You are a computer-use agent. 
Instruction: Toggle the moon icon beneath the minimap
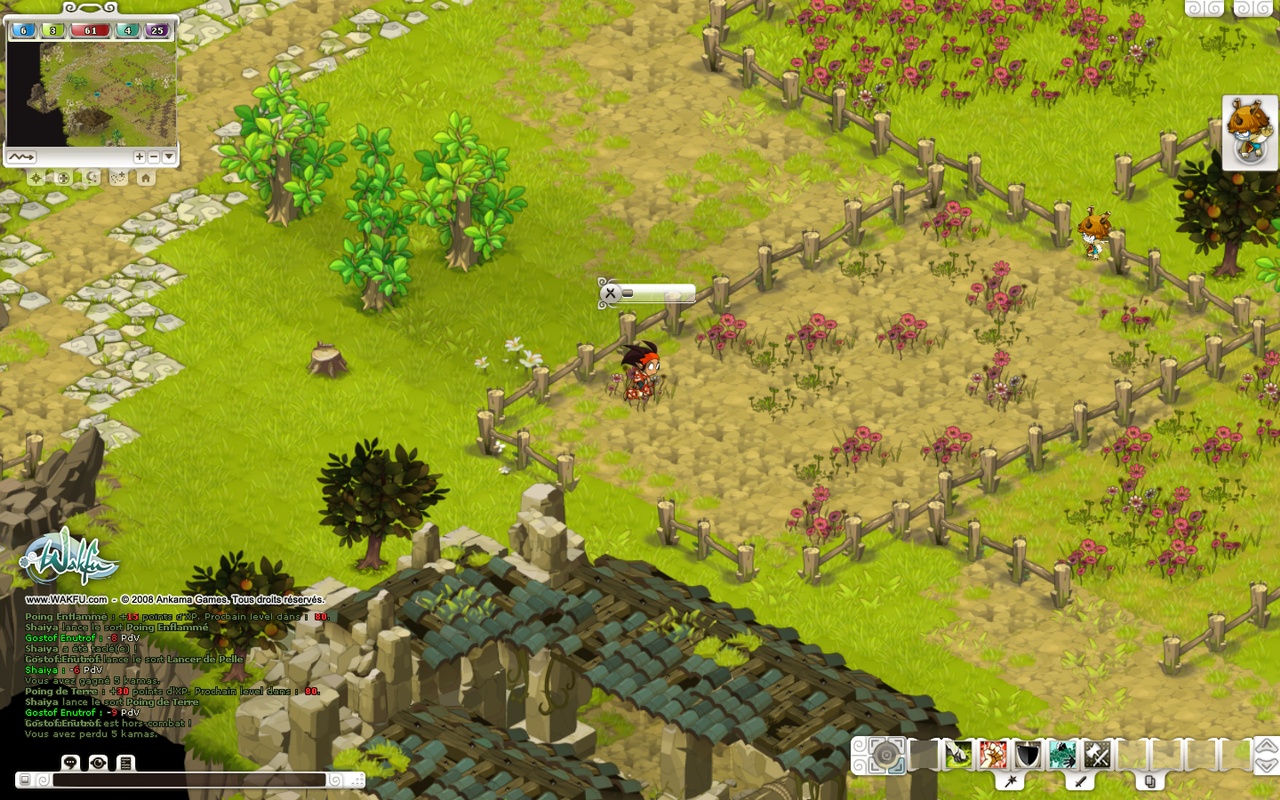91,178
